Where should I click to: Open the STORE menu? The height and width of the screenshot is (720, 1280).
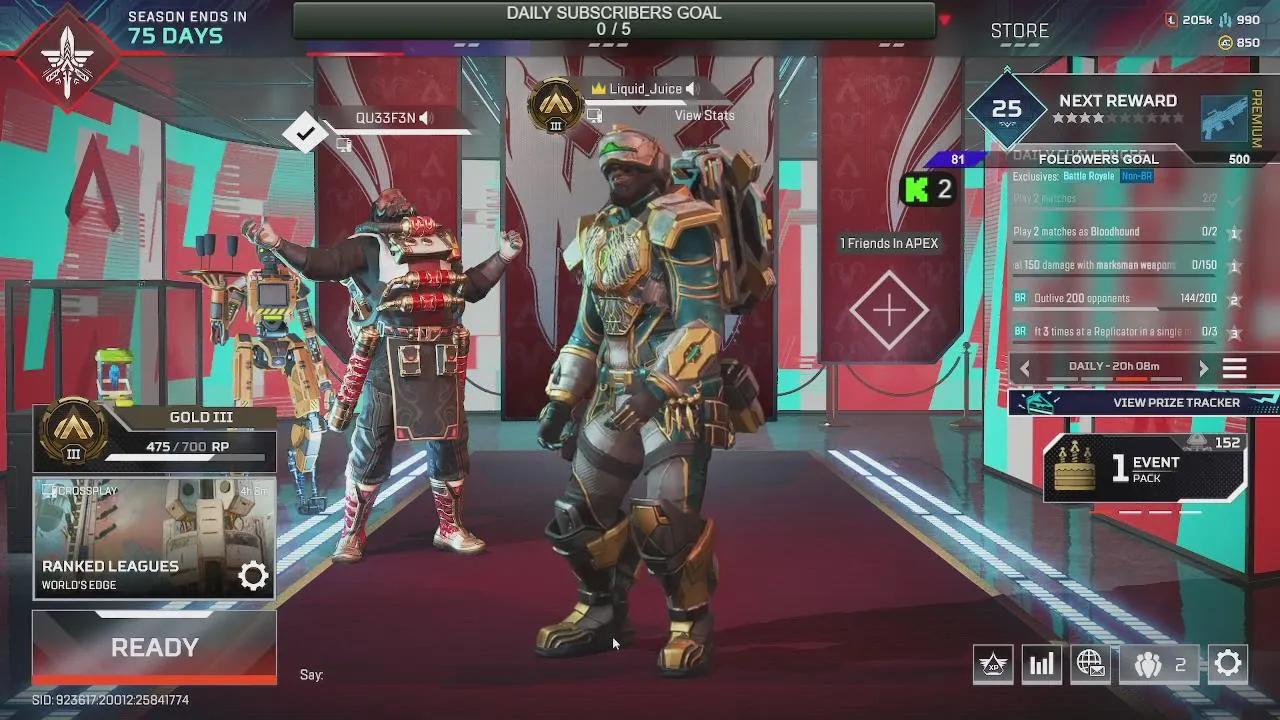coord(1019,30)
